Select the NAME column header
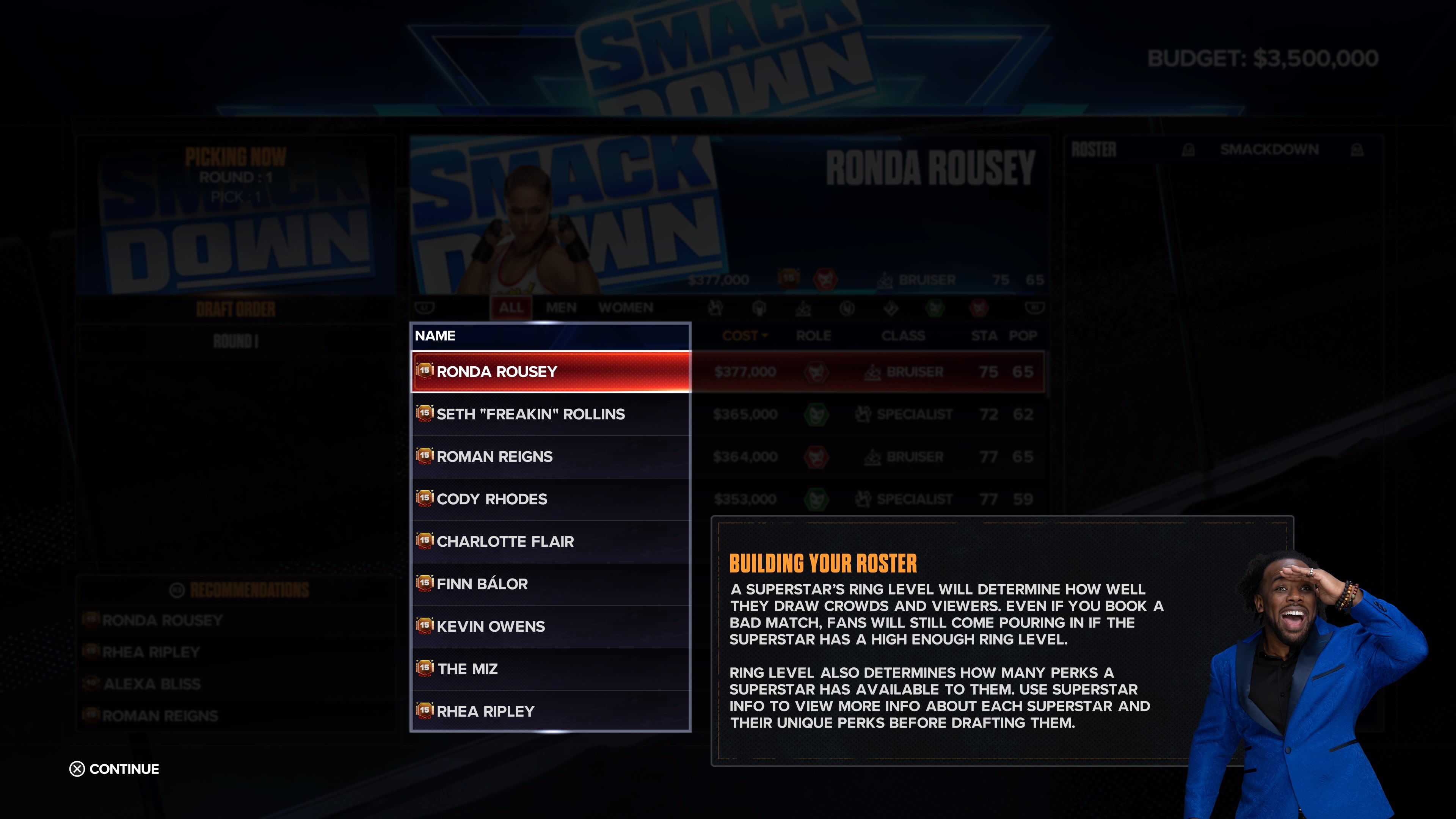The width and height of the screenshot is (1456, 819). click(435, 335)
